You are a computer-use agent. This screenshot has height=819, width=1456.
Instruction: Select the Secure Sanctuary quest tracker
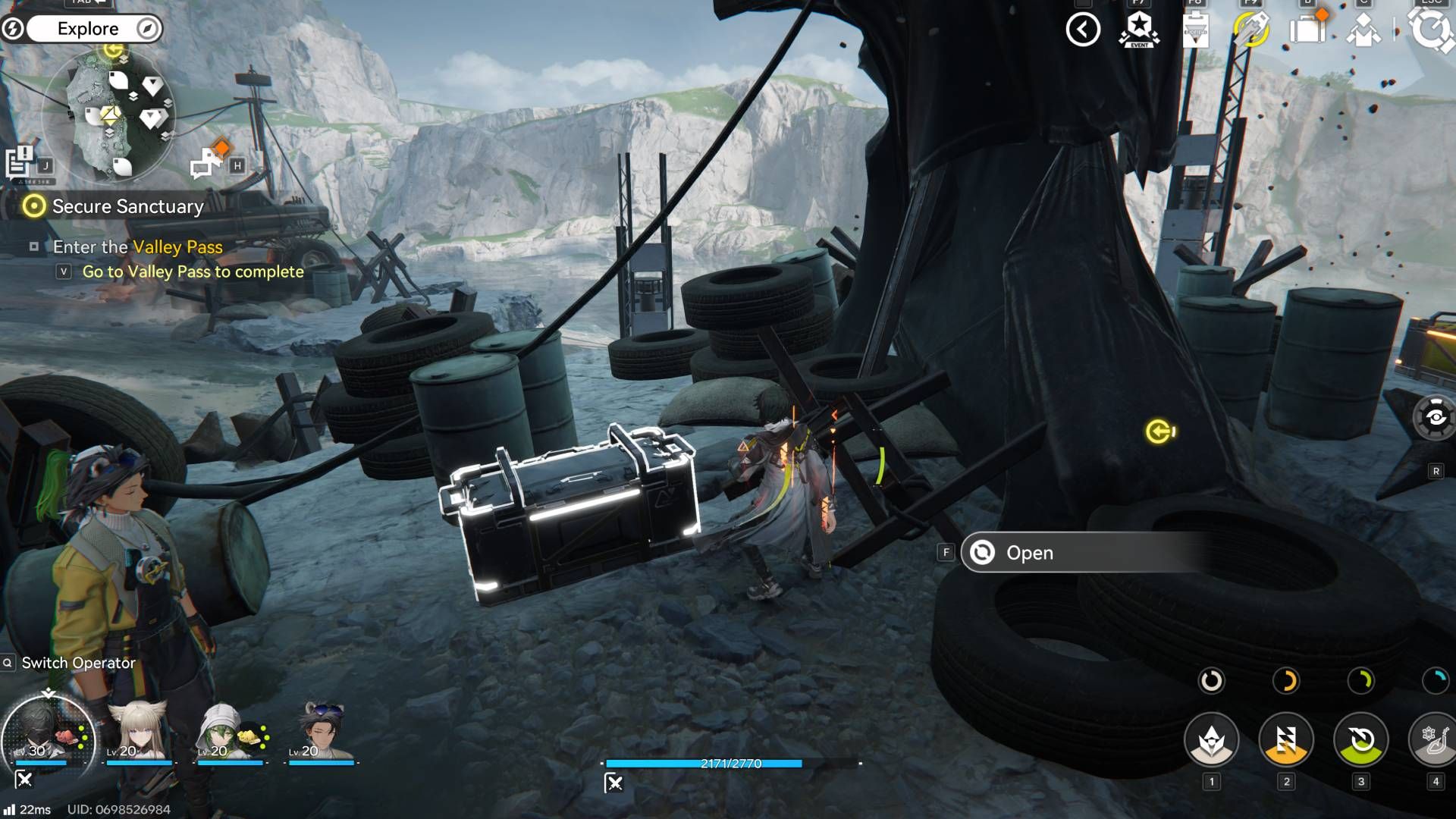click(127, 206)
